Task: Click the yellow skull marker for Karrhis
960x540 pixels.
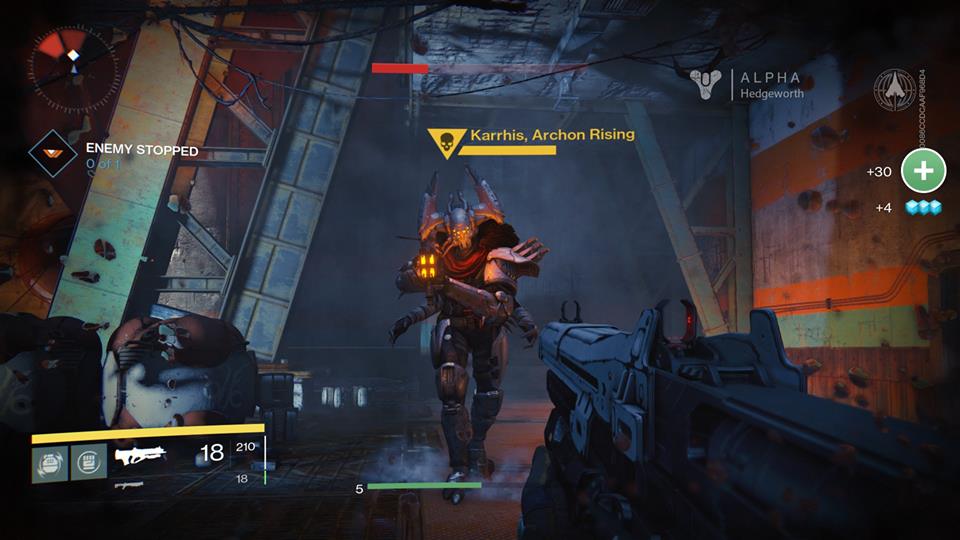Action: pos(446,143)
